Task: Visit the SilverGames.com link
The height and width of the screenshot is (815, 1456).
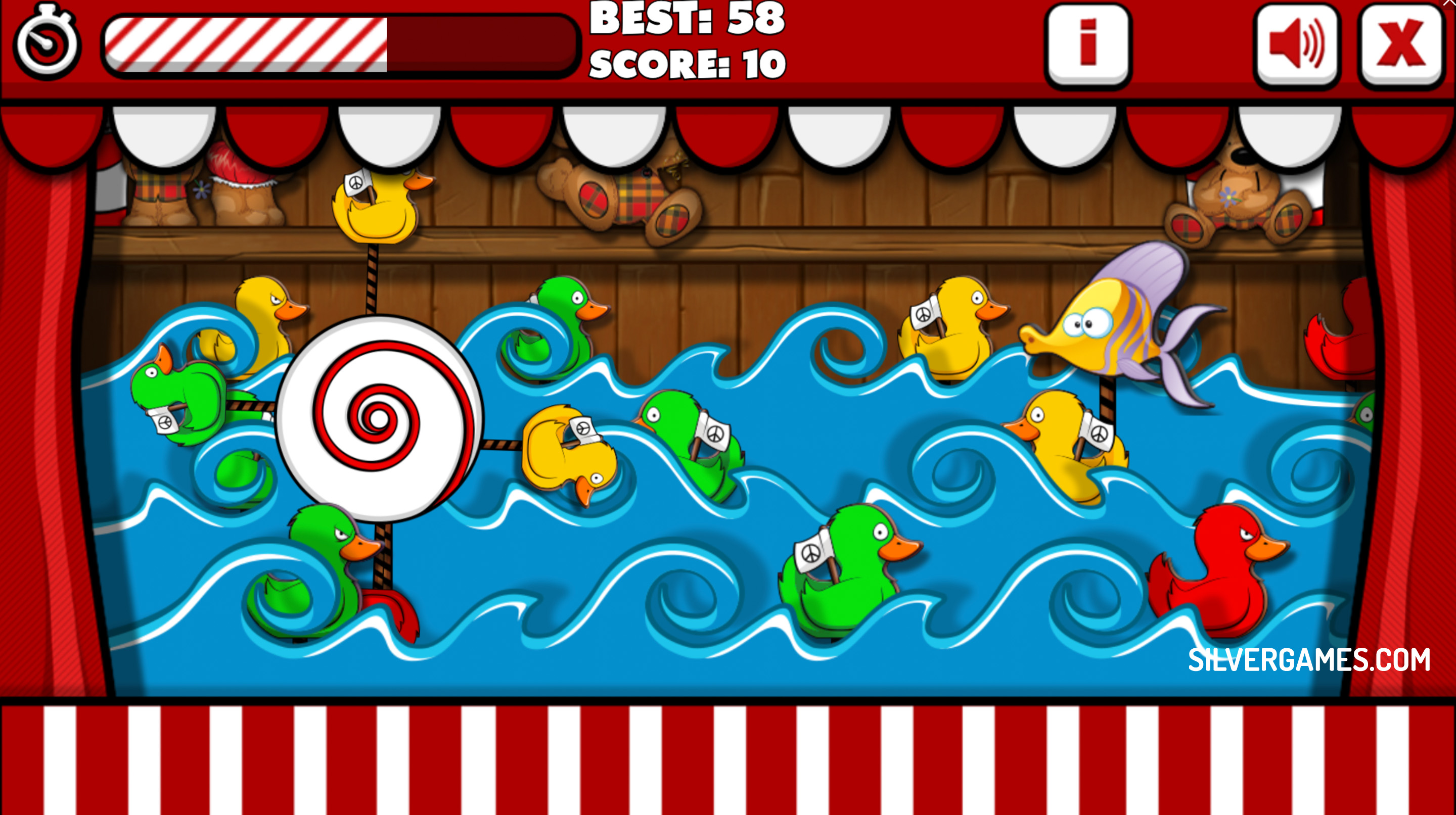Action: 1309,660
